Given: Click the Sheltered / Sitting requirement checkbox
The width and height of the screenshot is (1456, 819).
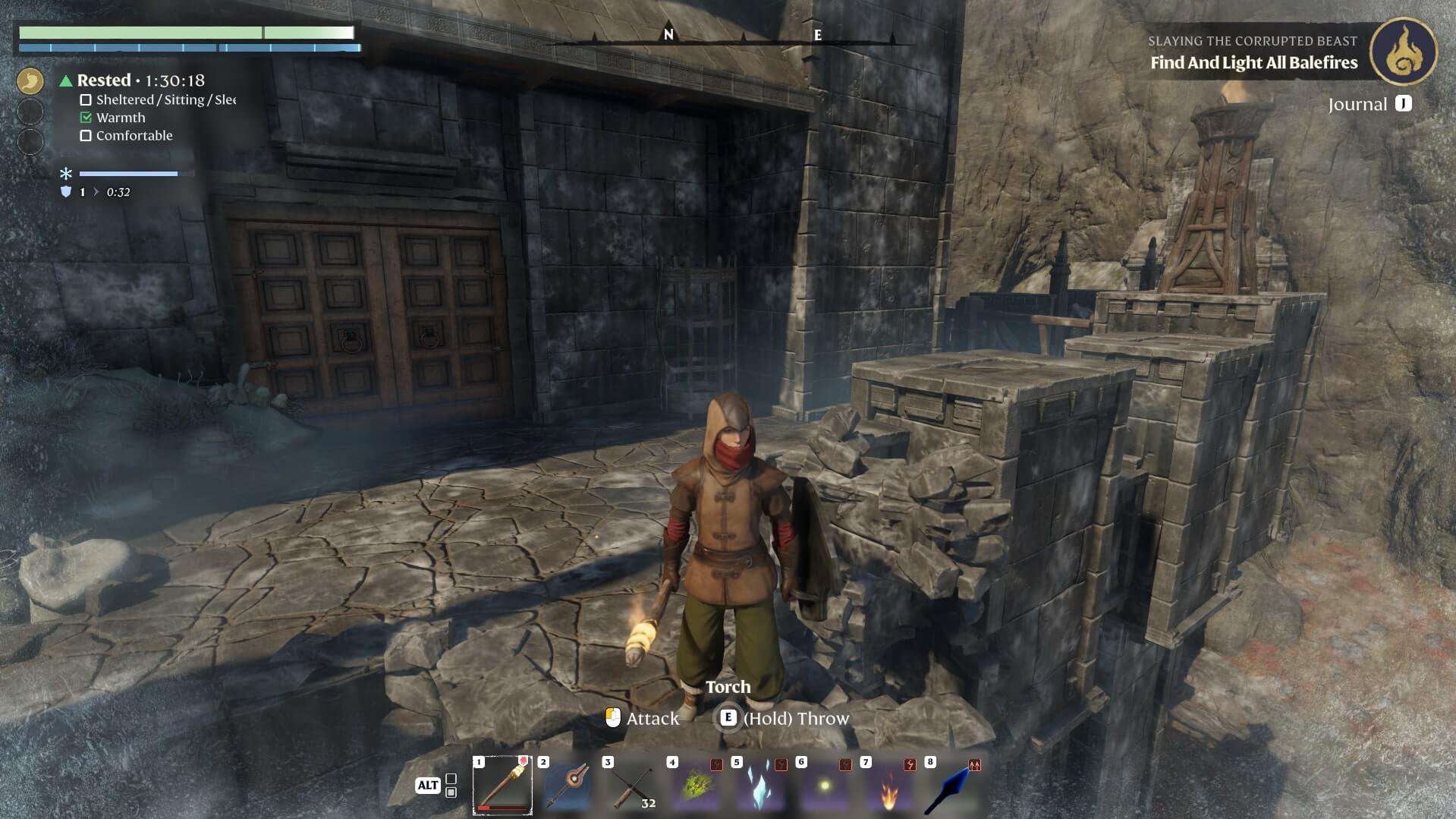Looking at the screenshot, I should [86, 100].
